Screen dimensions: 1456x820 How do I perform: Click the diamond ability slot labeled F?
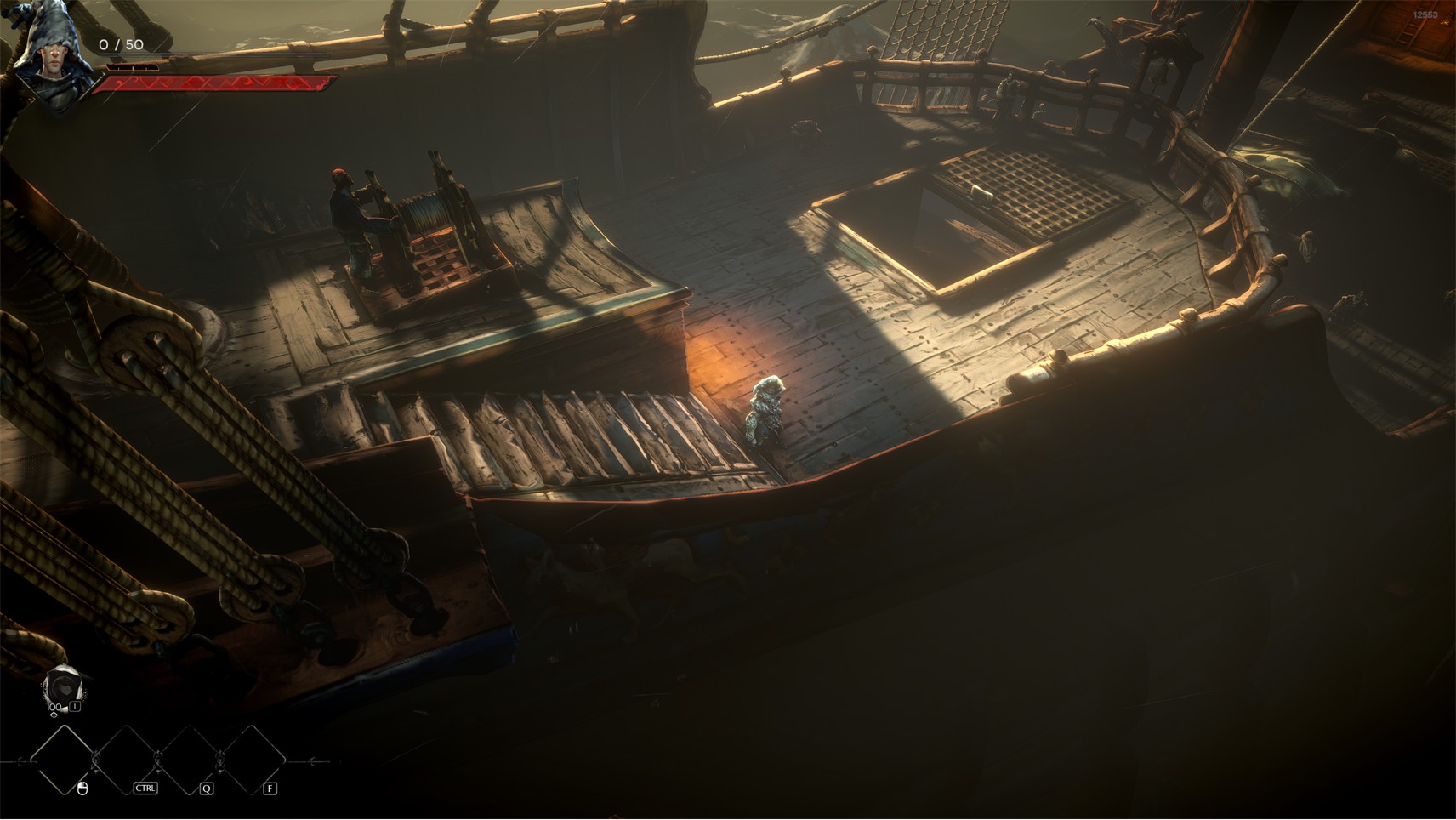click(x=252, y=760)
